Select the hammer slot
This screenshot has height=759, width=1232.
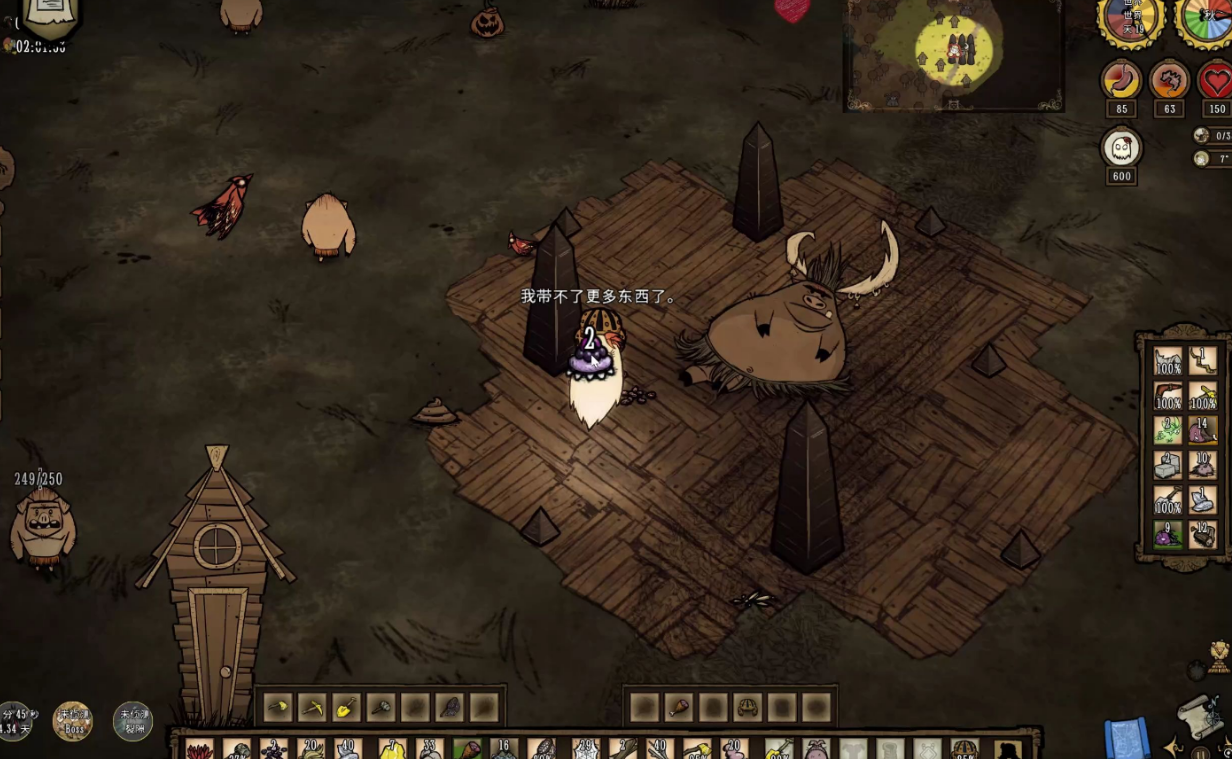pos(381,707)
